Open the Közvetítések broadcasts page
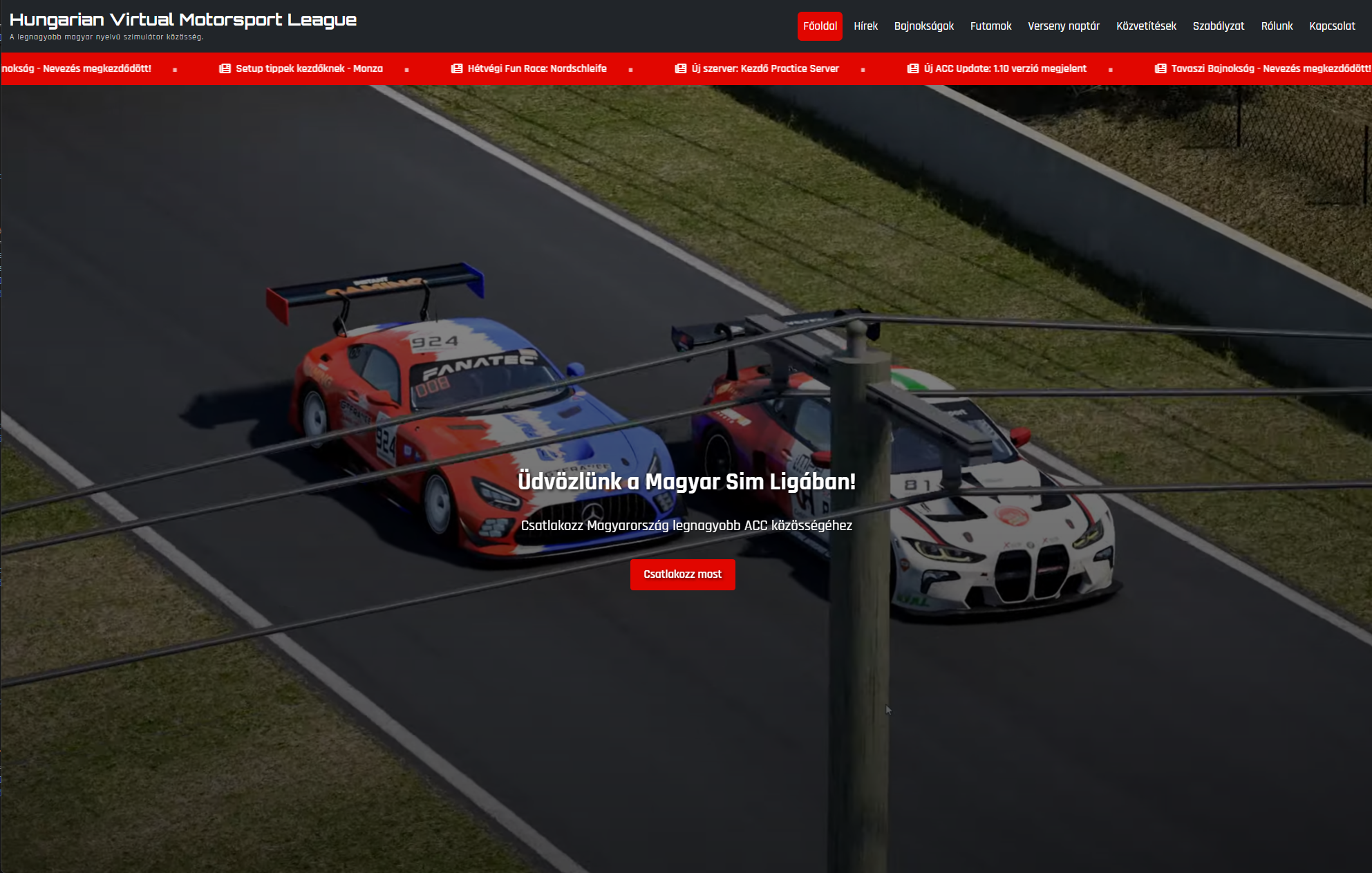This screenshot has width=1372, height=873. (x=1146, y=26)
